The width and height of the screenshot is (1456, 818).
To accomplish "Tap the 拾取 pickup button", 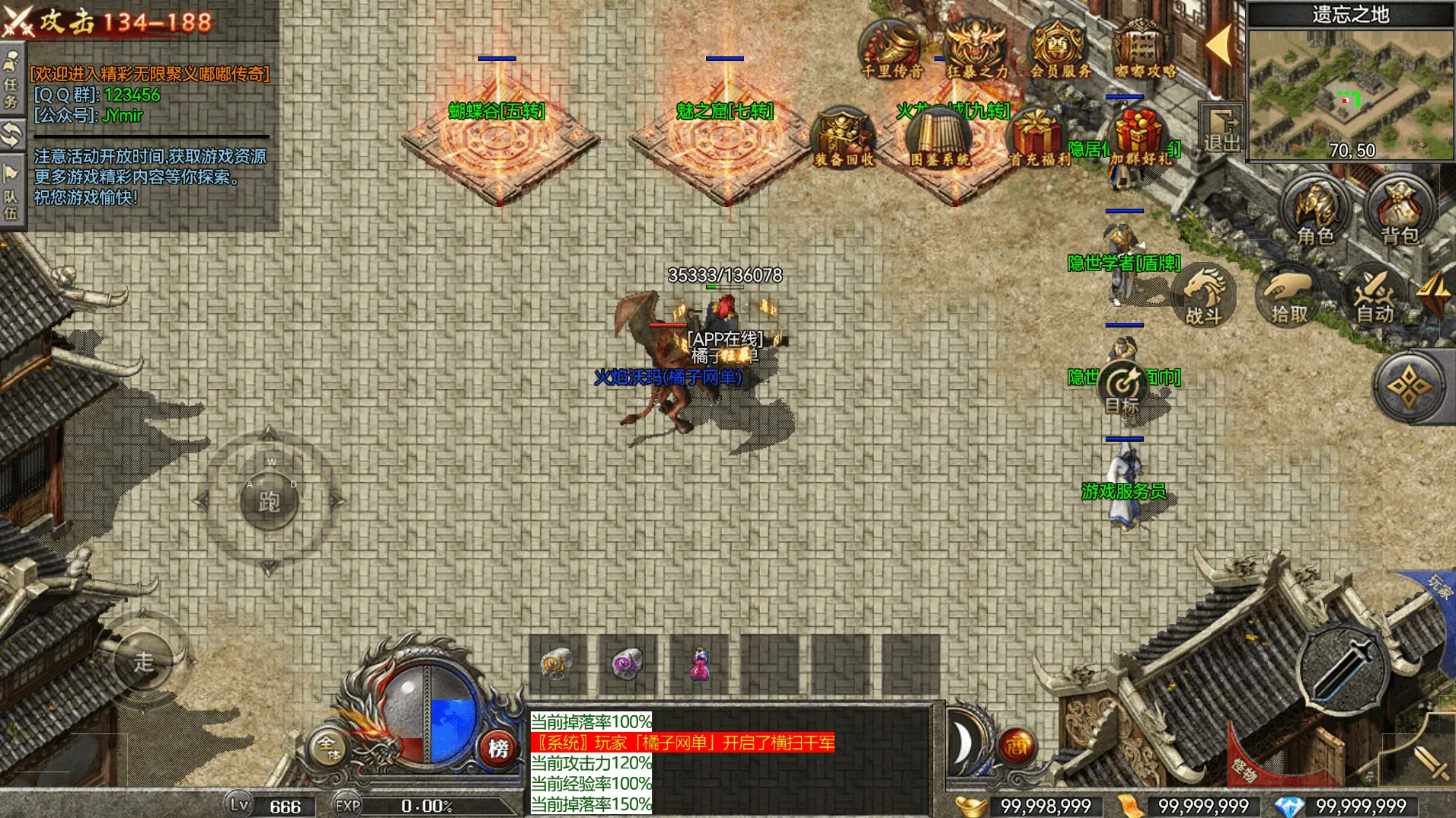I will [x=1289, y=296].
